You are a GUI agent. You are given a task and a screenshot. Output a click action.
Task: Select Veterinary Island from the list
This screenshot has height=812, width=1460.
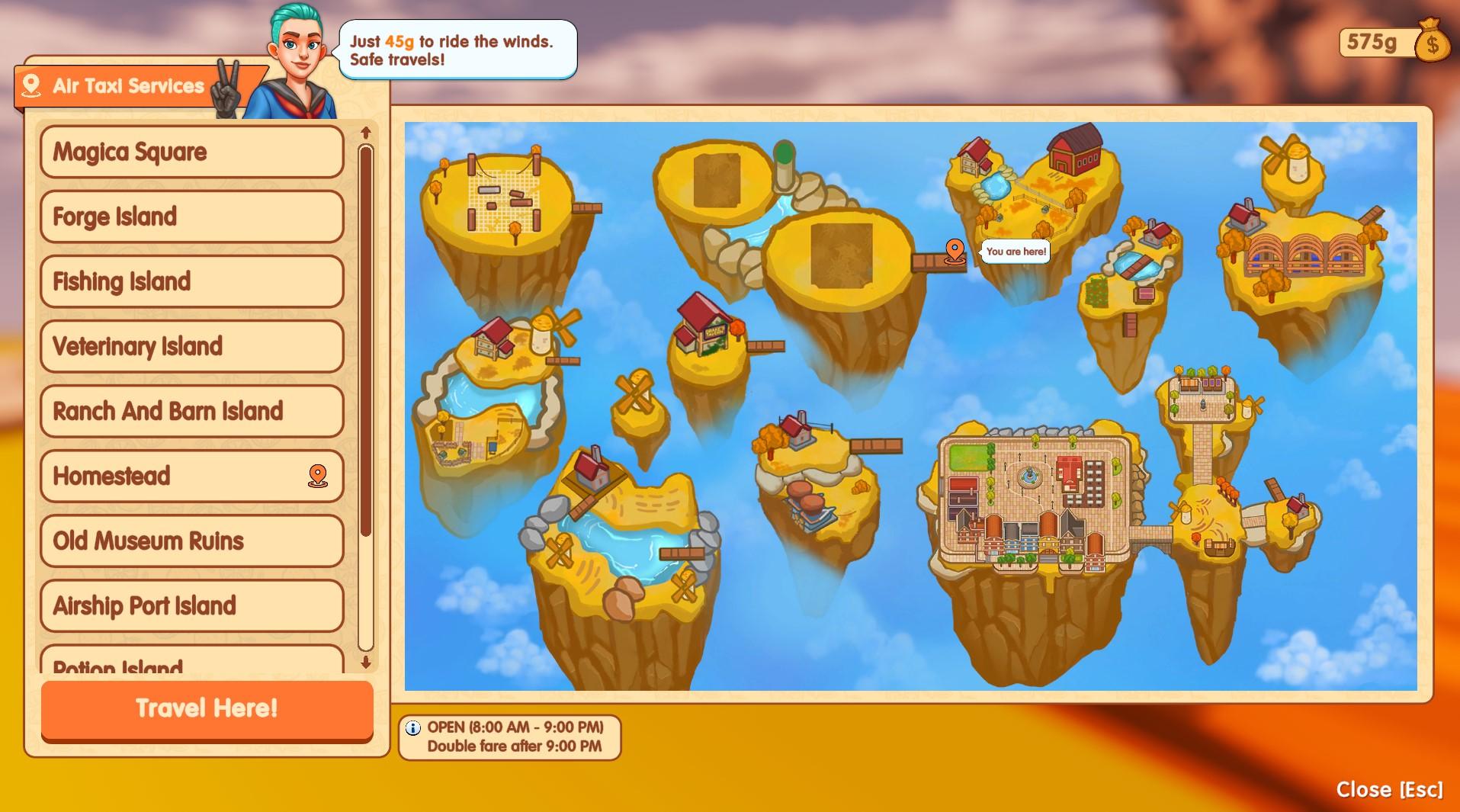[x=191, y=346]
